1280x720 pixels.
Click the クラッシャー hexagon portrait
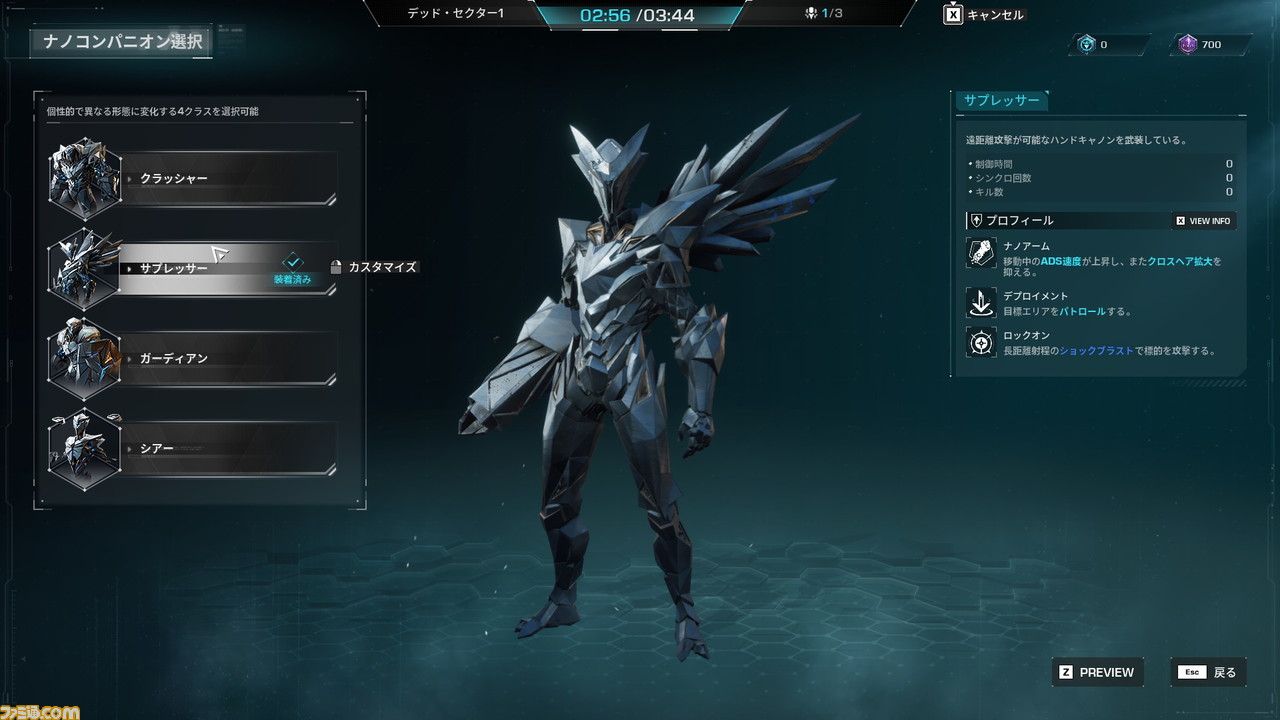click(85, 179)
